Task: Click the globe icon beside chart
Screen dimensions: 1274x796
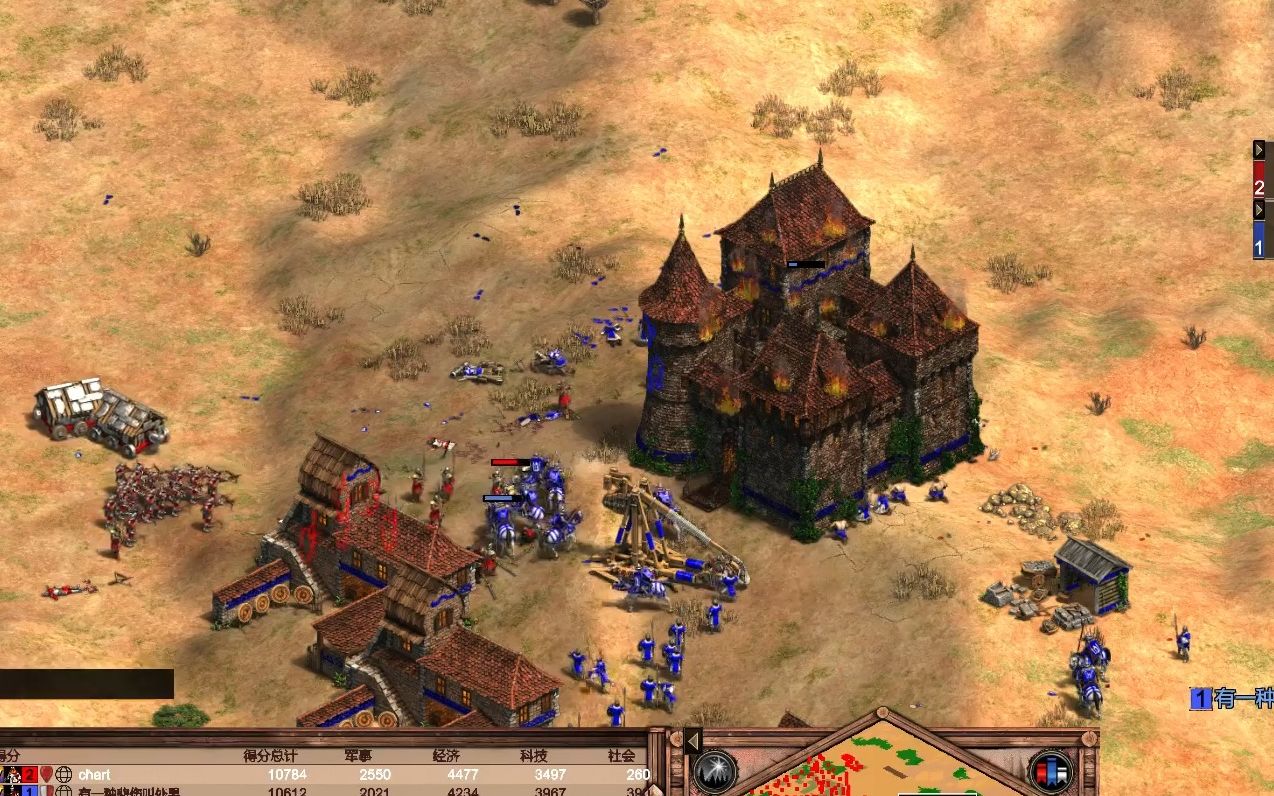Action: (x=63, y=774)
